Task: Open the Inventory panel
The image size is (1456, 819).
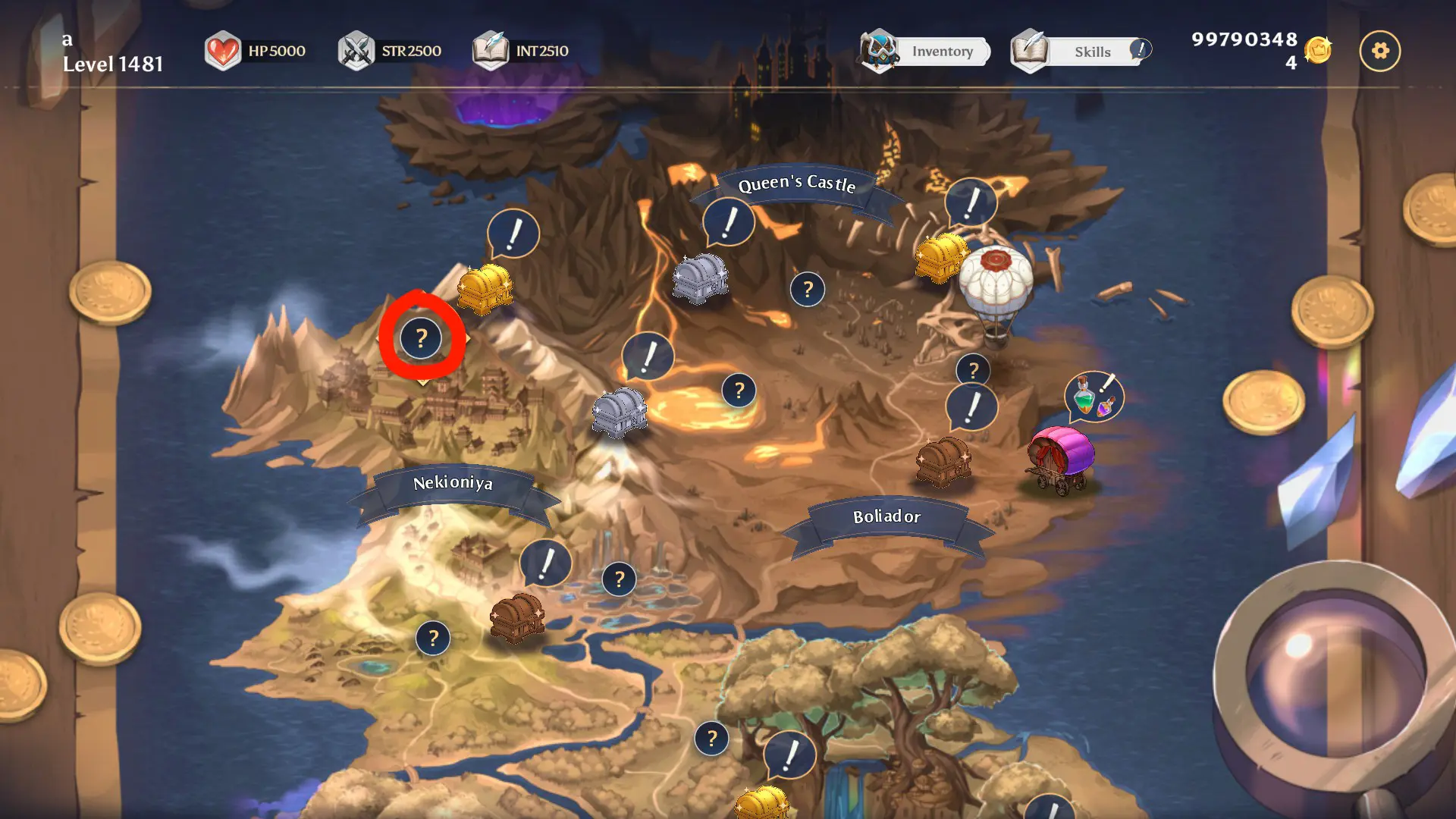Action: (x=927, y=52)
